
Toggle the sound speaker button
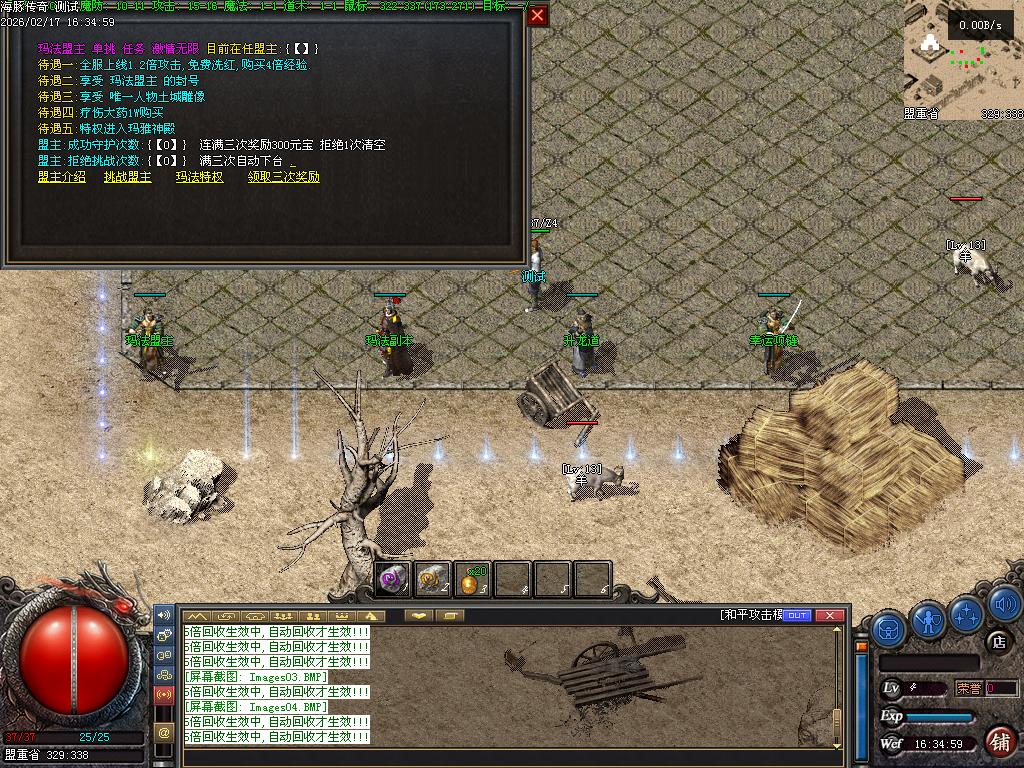[x=1004, y=605]
